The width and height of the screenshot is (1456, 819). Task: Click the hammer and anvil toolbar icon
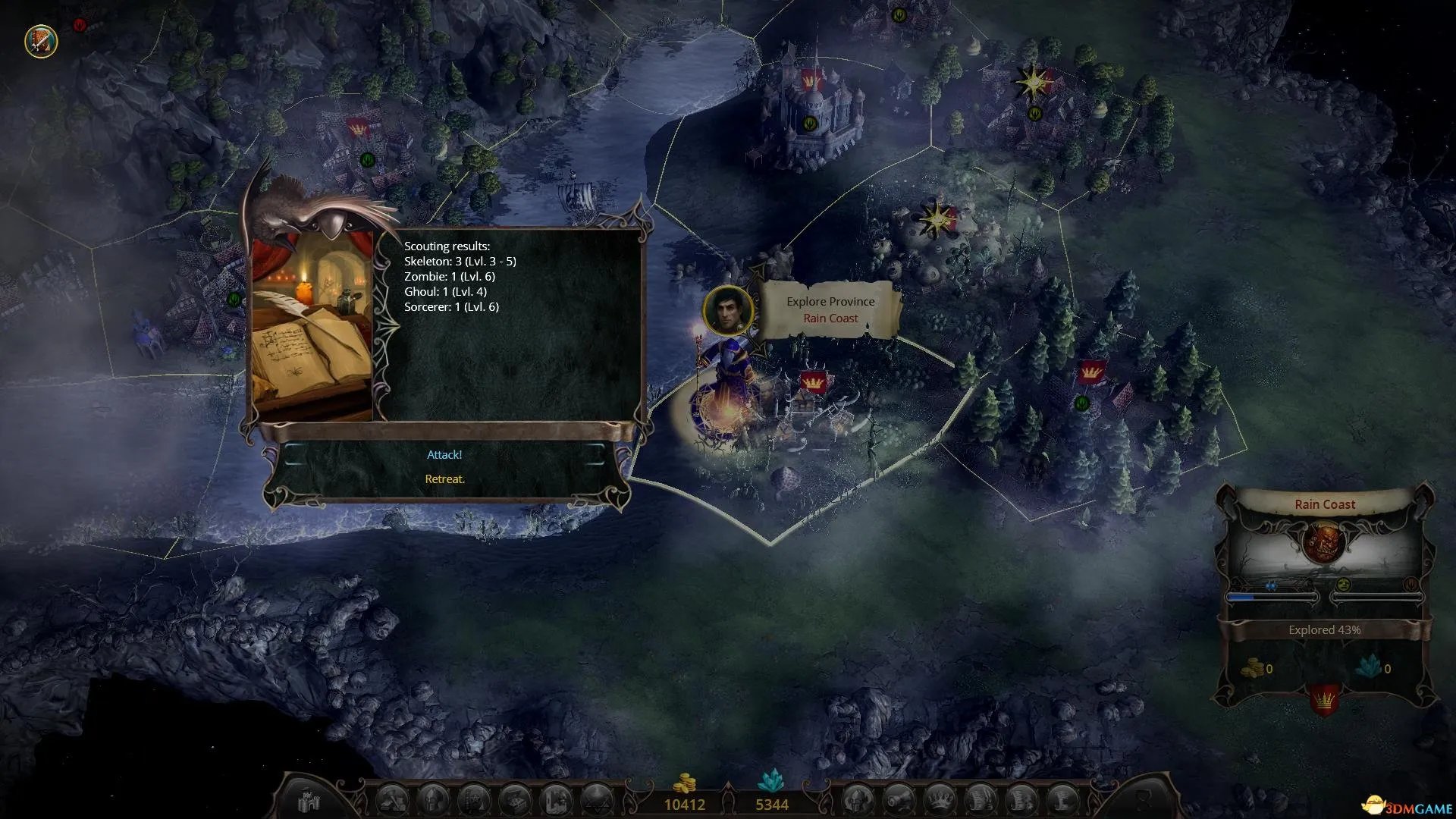pyautogui.click(x=392, y=801)
